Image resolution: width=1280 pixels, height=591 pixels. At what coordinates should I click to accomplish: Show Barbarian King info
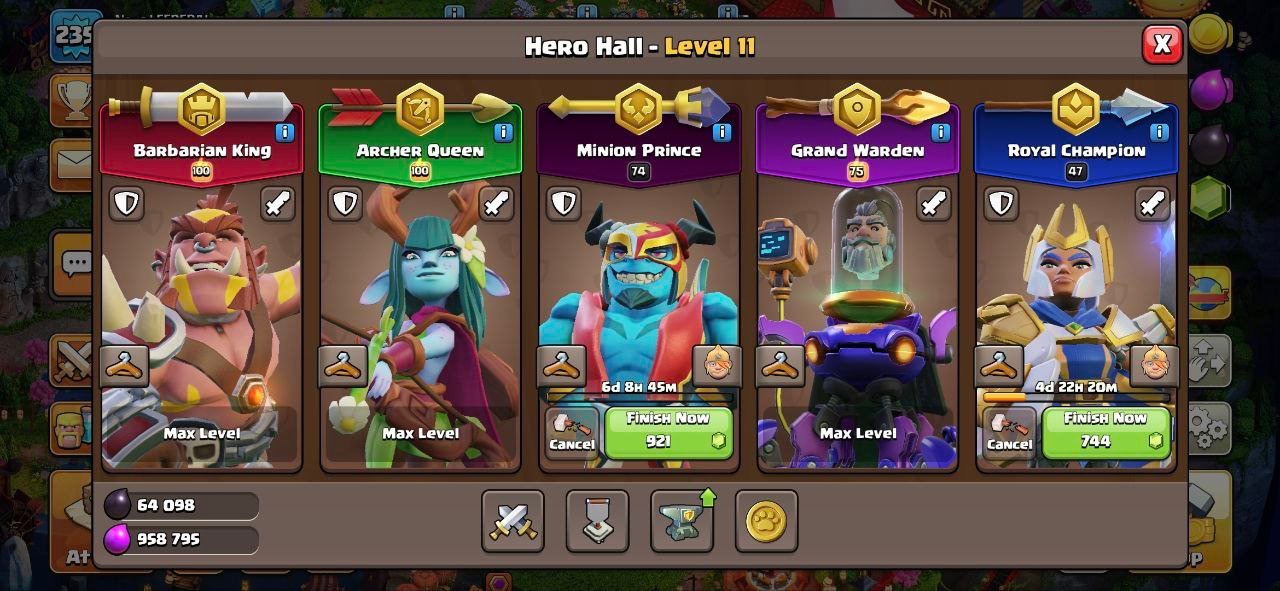pyautogui.click(x=285, y=132)
